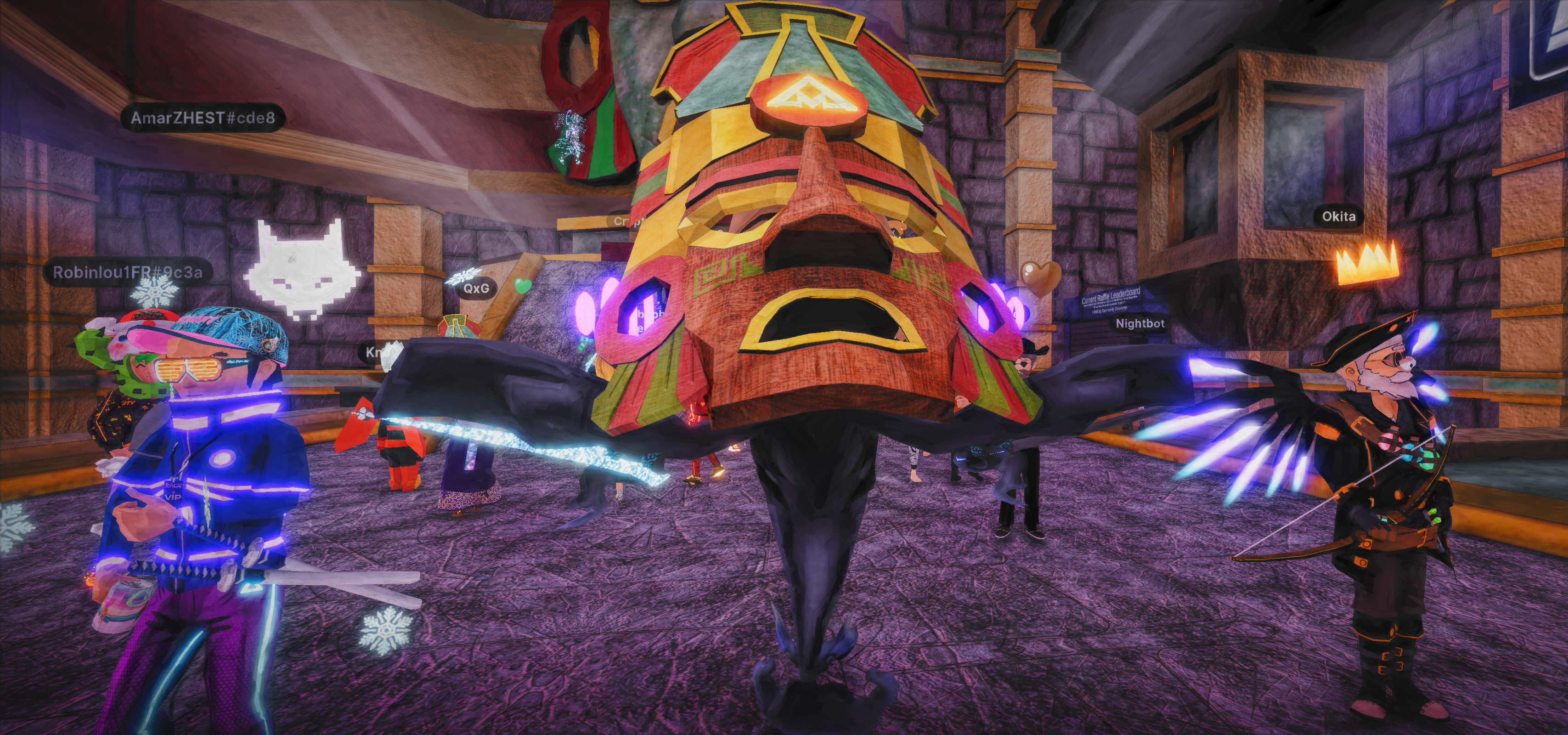Choose the QxG player nametag
The image size is (1568, 735).
[476, 288]
